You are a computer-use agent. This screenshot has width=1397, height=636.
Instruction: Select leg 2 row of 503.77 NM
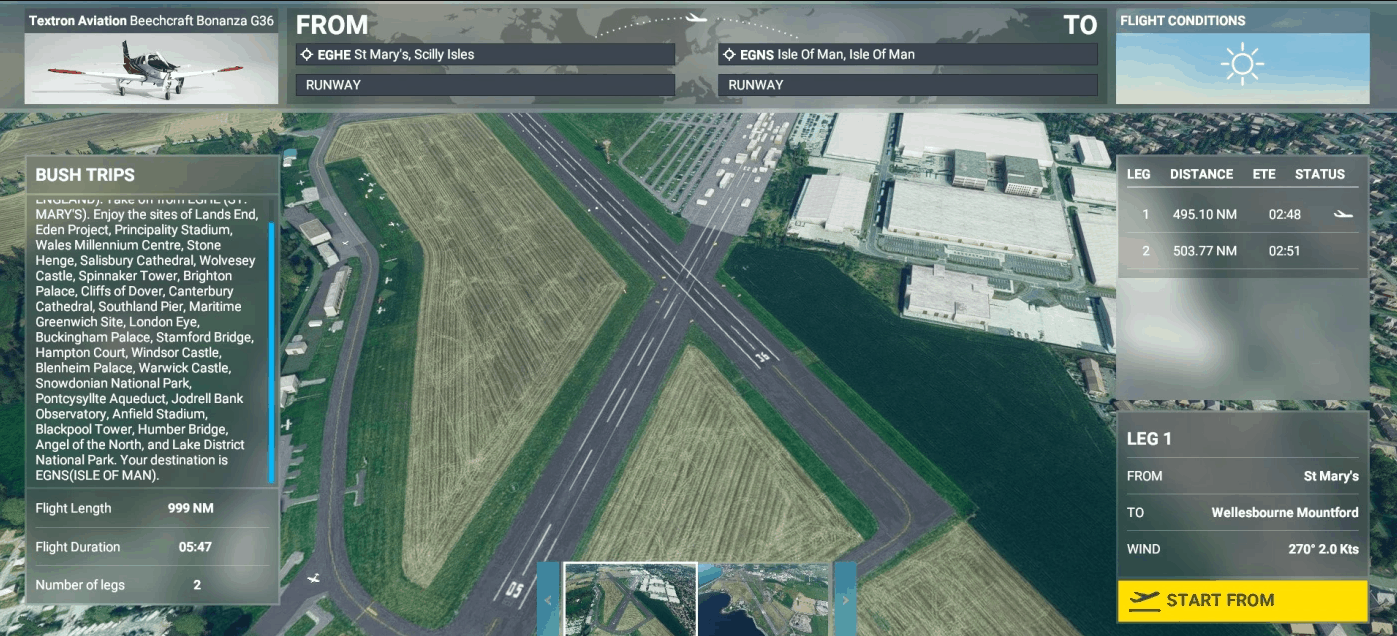[x=1241, y=251]
